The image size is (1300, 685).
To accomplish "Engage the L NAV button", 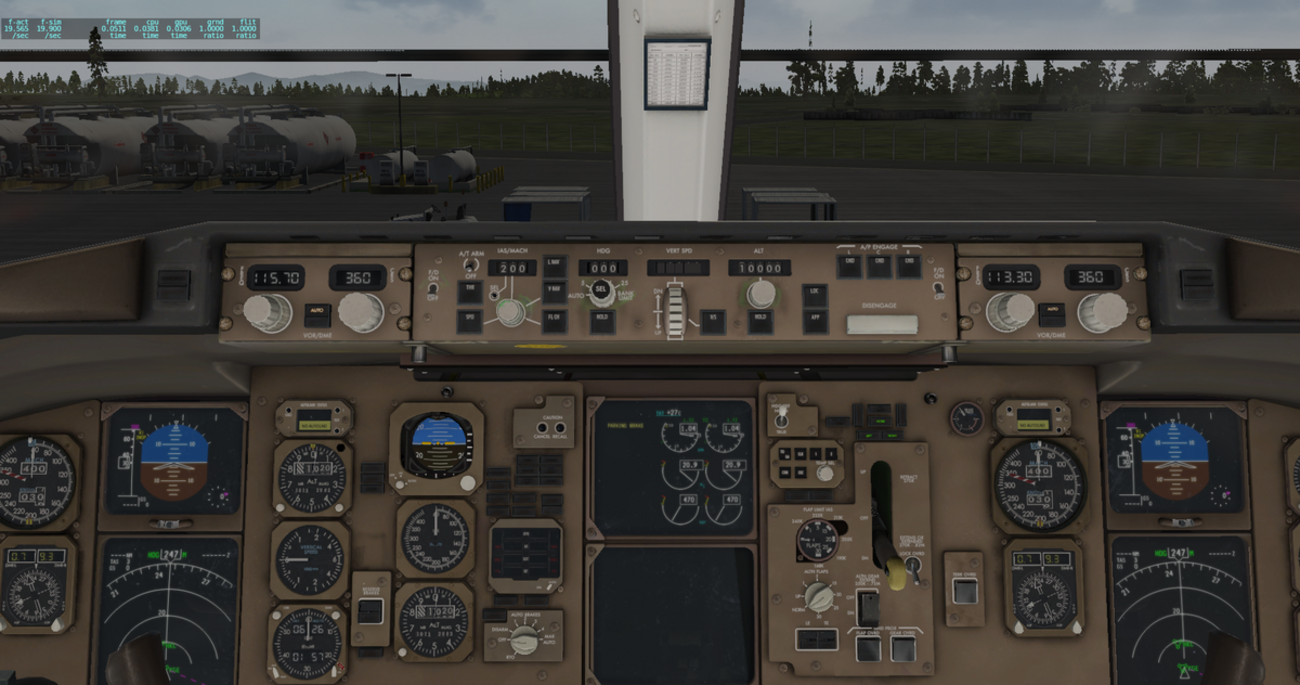I will (x=555, y=267).
